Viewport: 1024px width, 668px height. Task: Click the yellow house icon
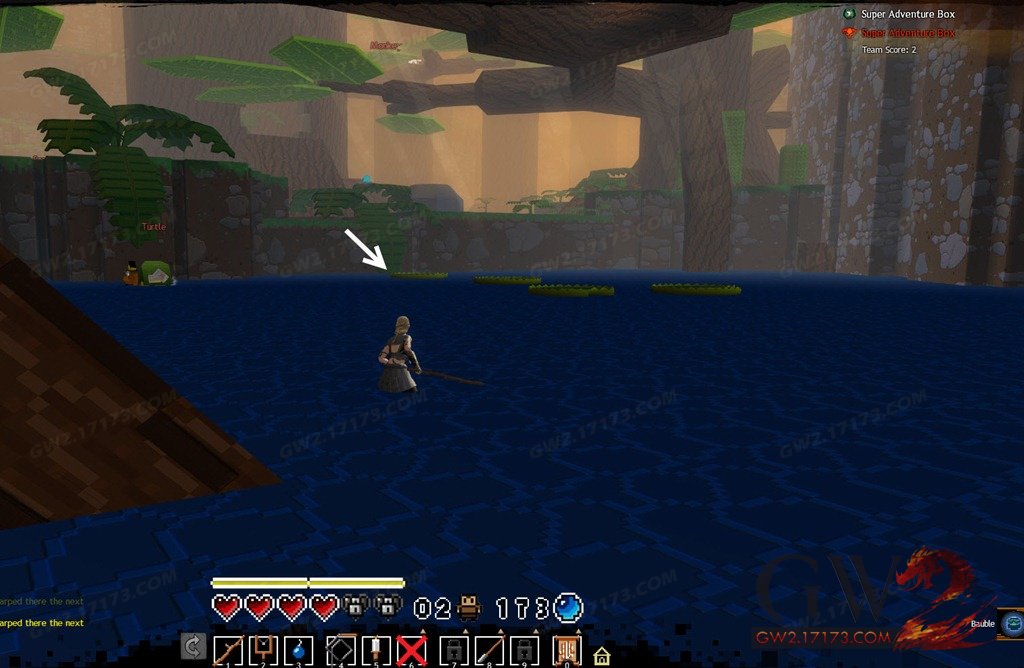pos(602,657)
